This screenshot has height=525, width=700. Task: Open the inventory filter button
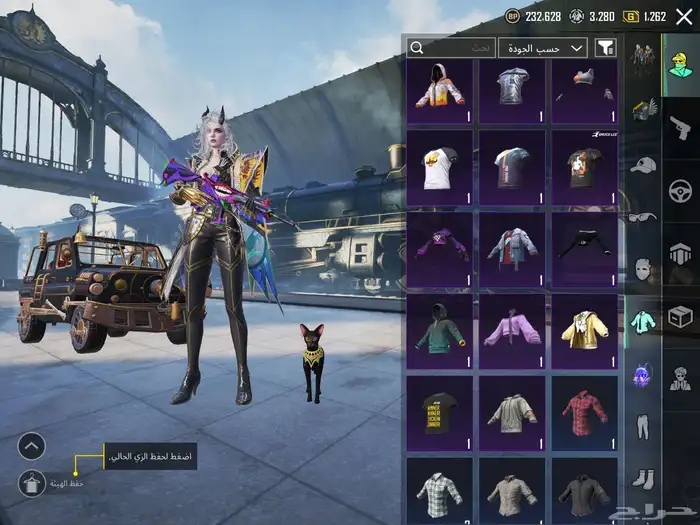[x=605, y=47]
